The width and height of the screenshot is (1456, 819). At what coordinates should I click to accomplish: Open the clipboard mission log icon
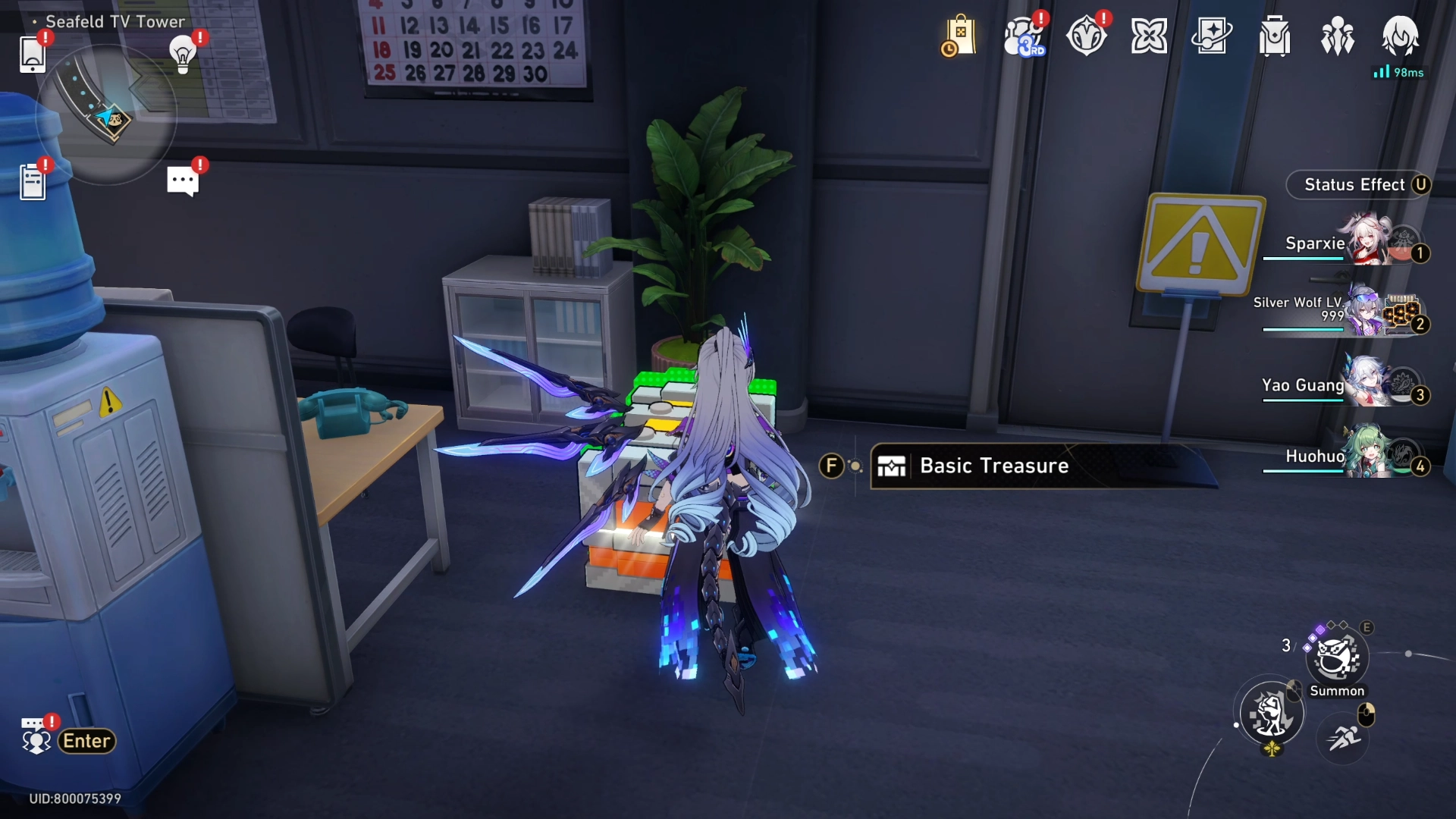(33, 182)
